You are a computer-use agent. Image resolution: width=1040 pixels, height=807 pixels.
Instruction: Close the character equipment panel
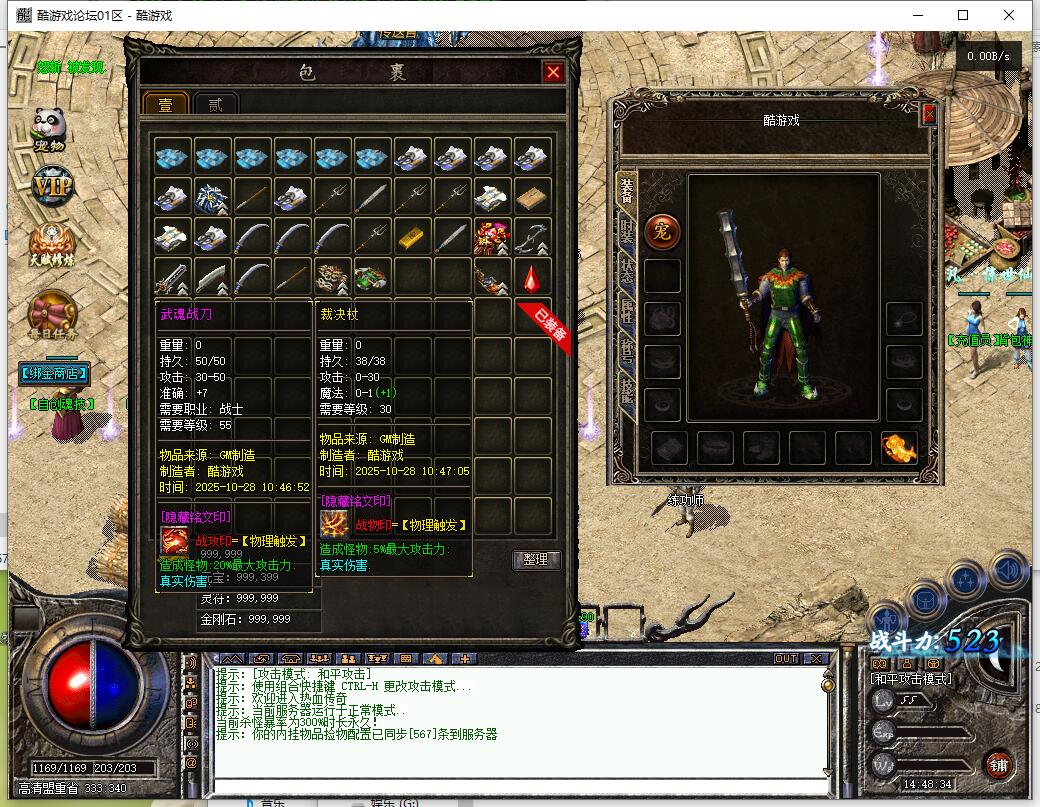pyautogui.click(x=929, y=115)
